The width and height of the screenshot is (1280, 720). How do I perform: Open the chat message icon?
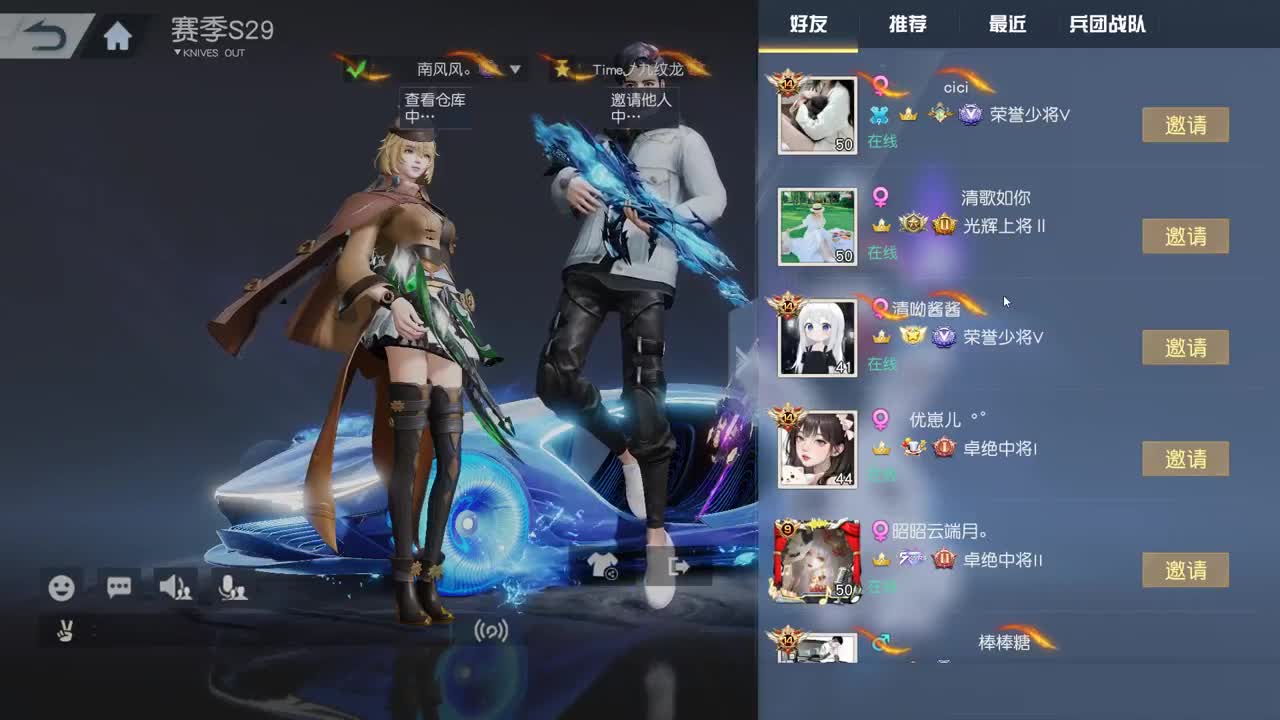[x=118, y=589]
